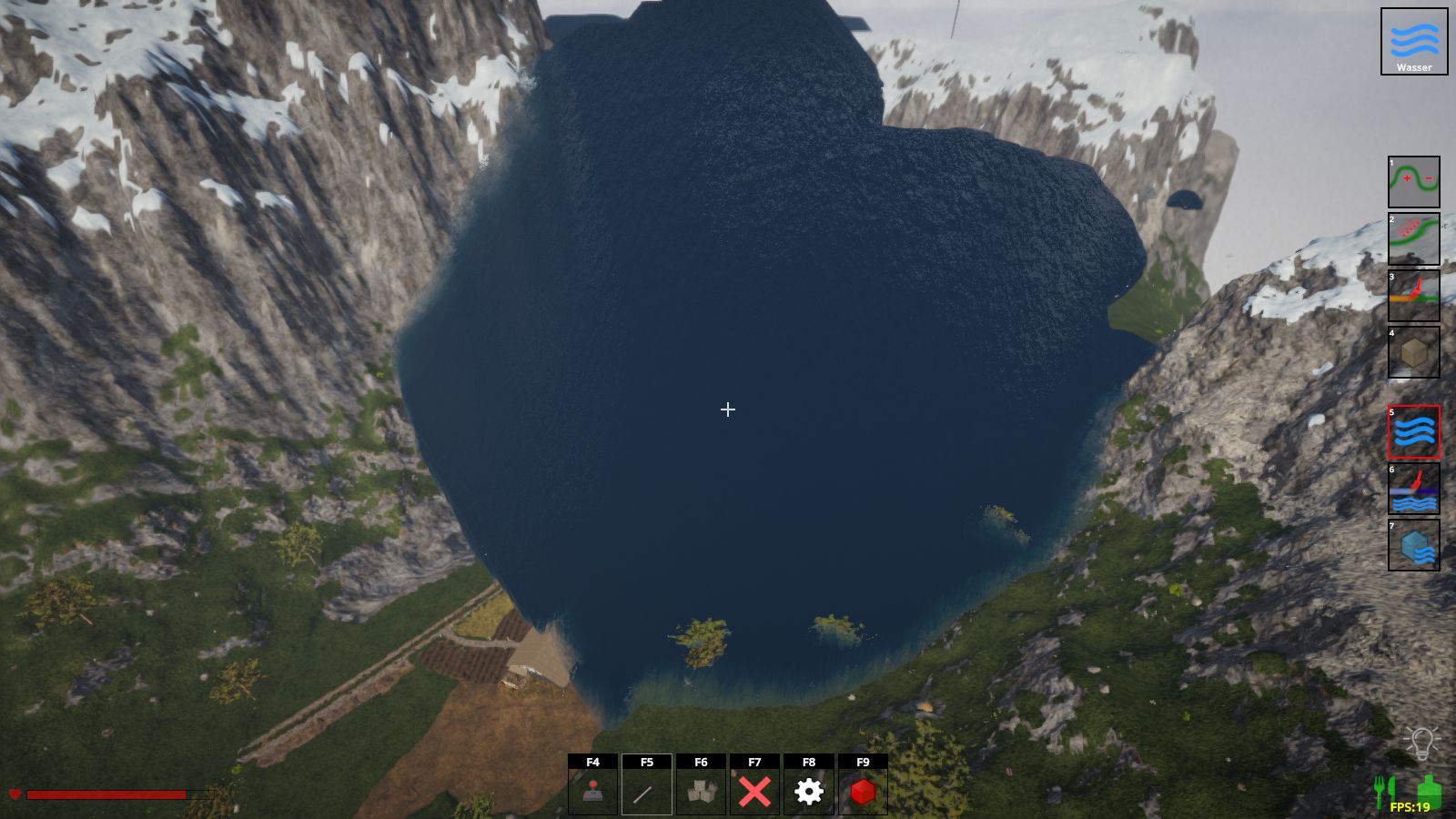
Task: Toggle the light bulb icon
Action: pyautogui.click(x=1420, y=743)
